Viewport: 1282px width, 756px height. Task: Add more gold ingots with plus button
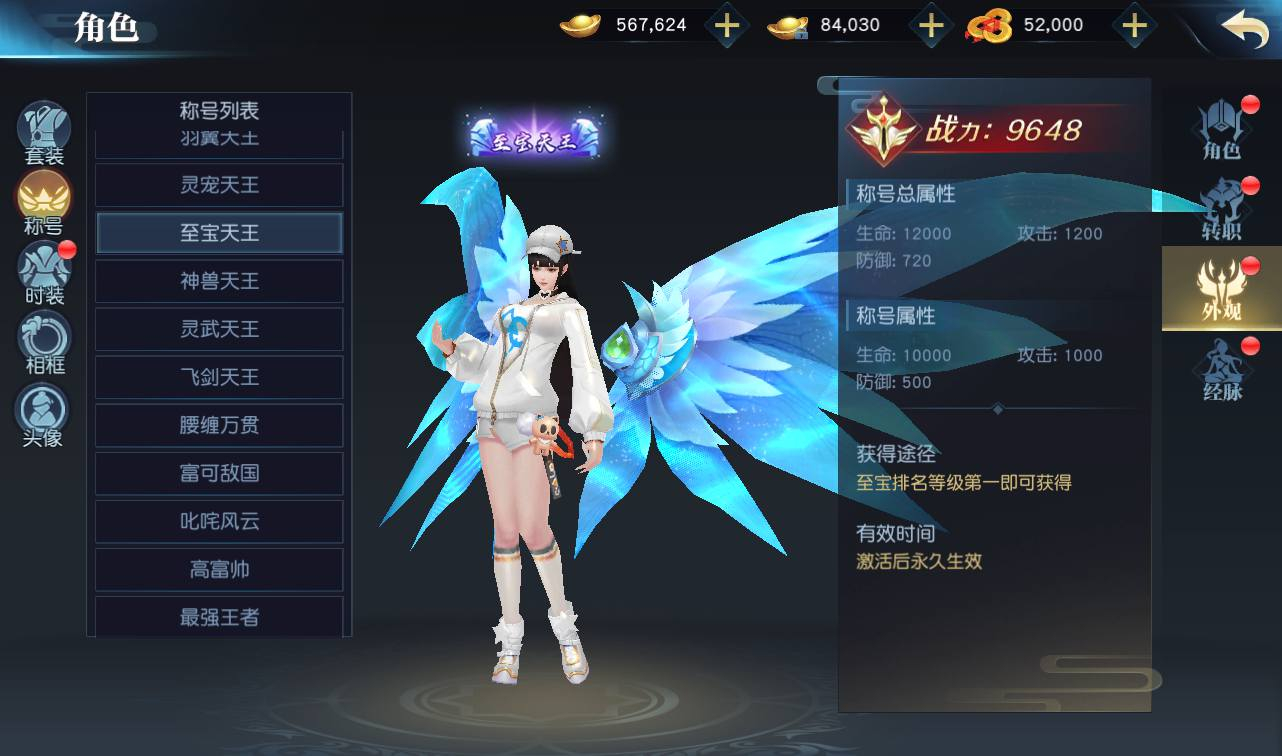[727, 26]
